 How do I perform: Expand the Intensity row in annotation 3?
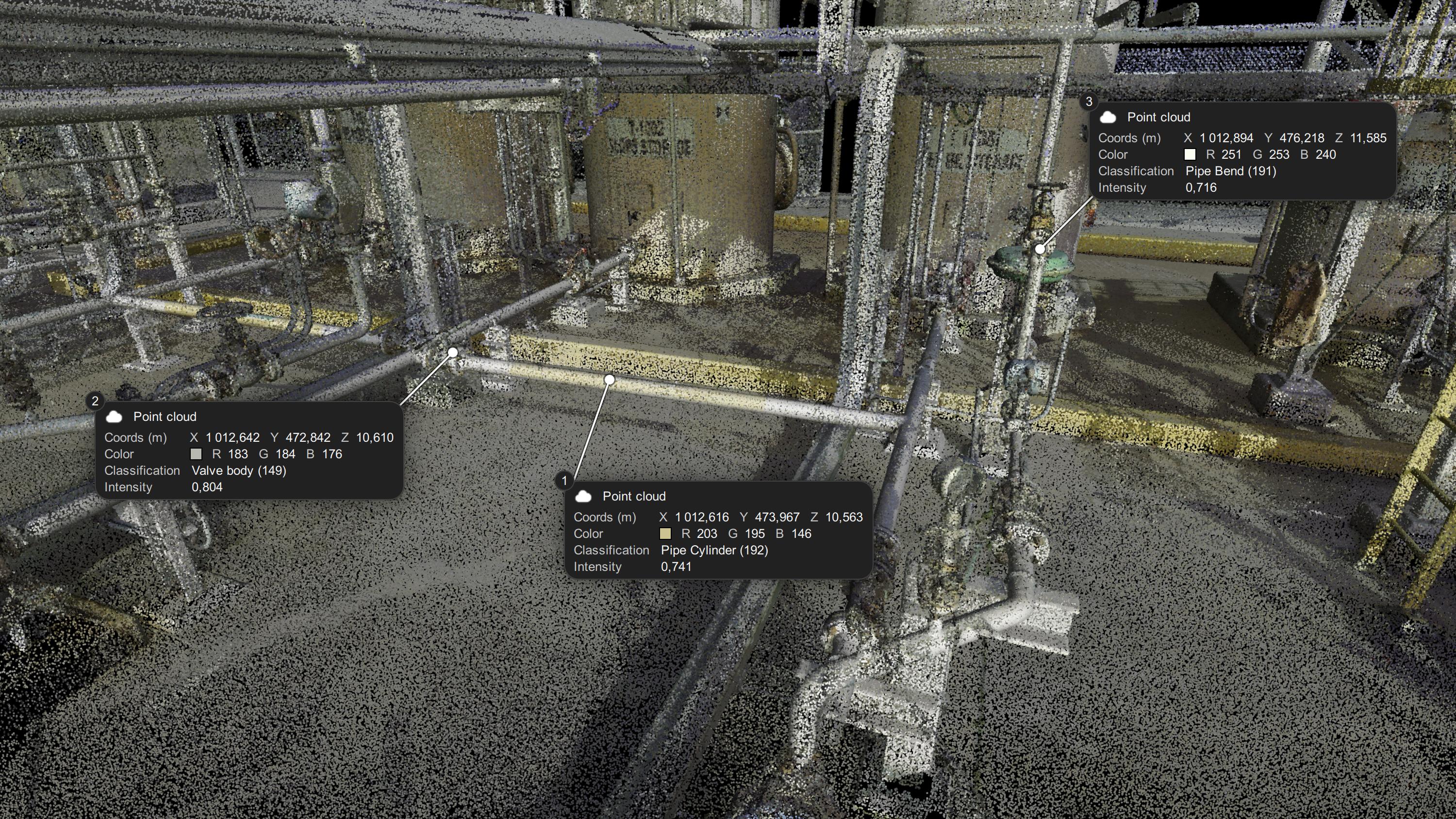(1122, 188)
